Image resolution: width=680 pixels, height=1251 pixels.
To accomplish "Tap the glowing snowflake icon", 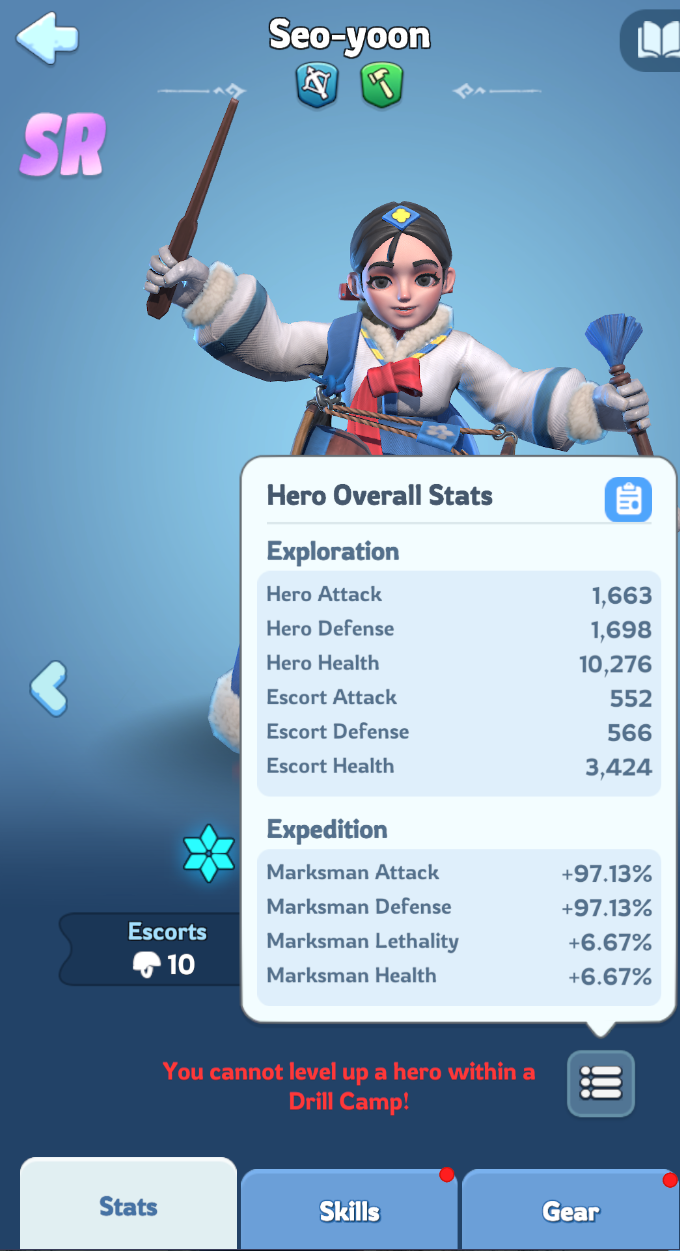I will 209,853.
